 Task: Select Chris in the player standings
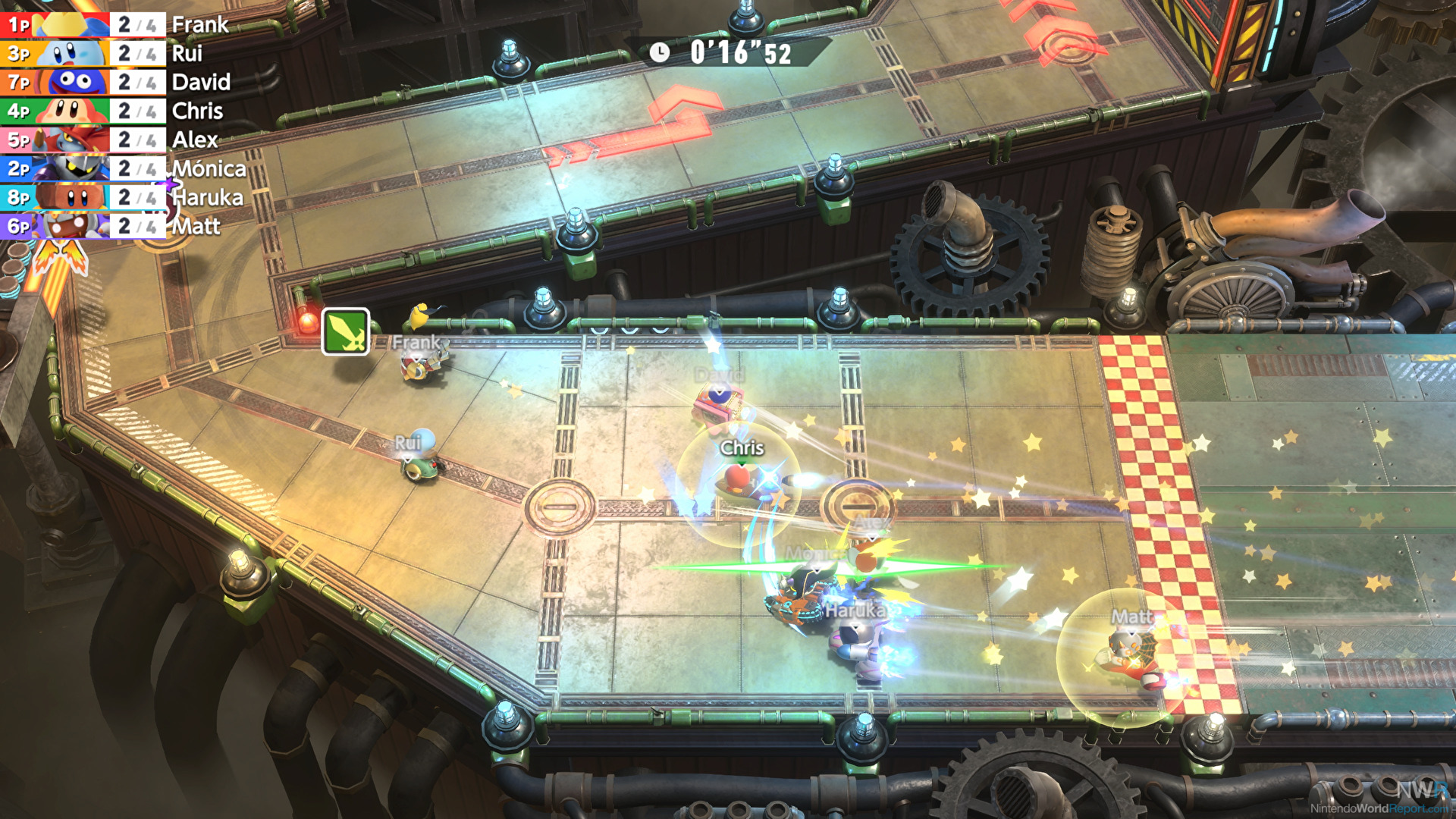pos(121,111)
